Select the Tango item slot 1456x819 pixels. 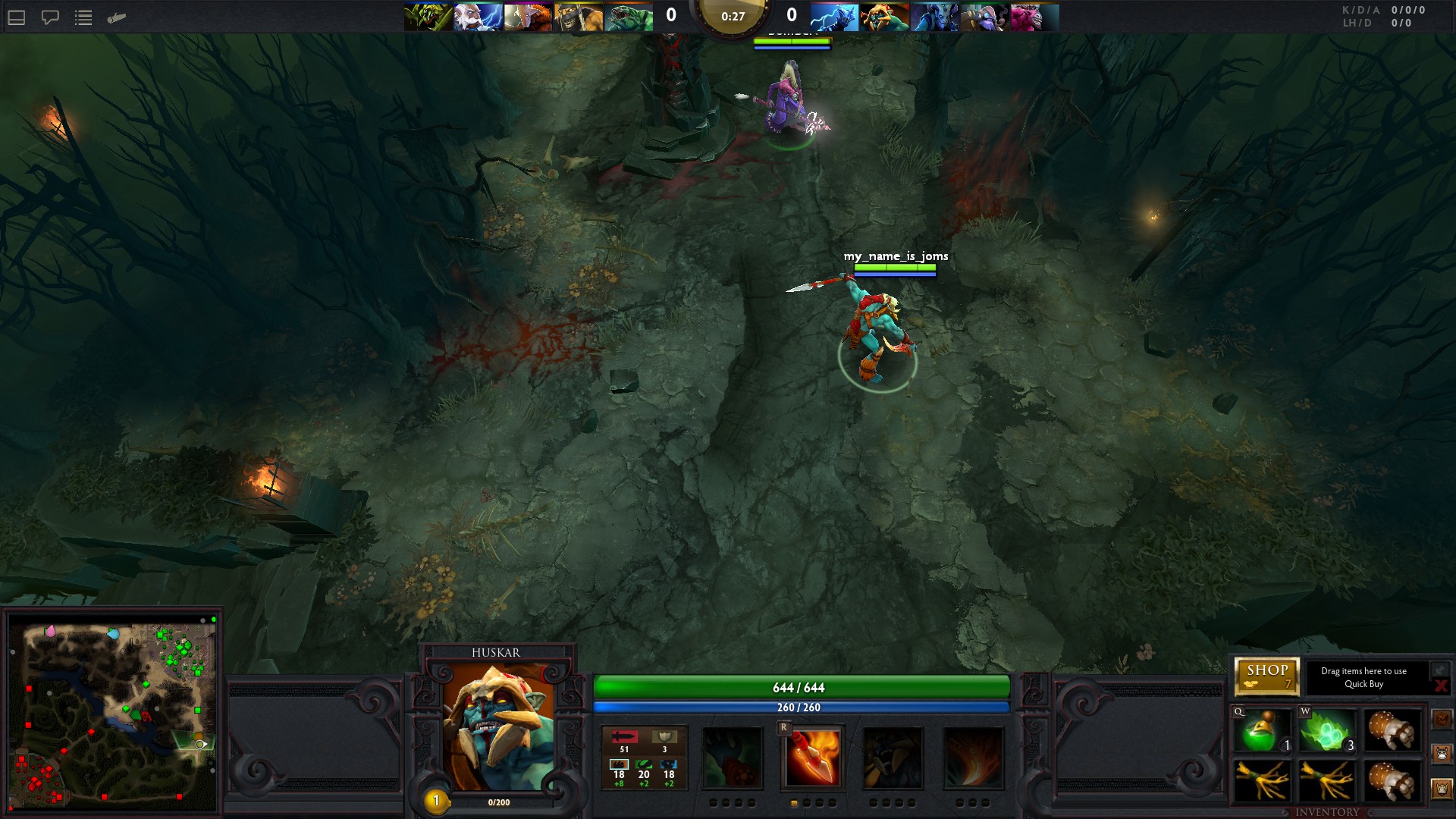1327,732
